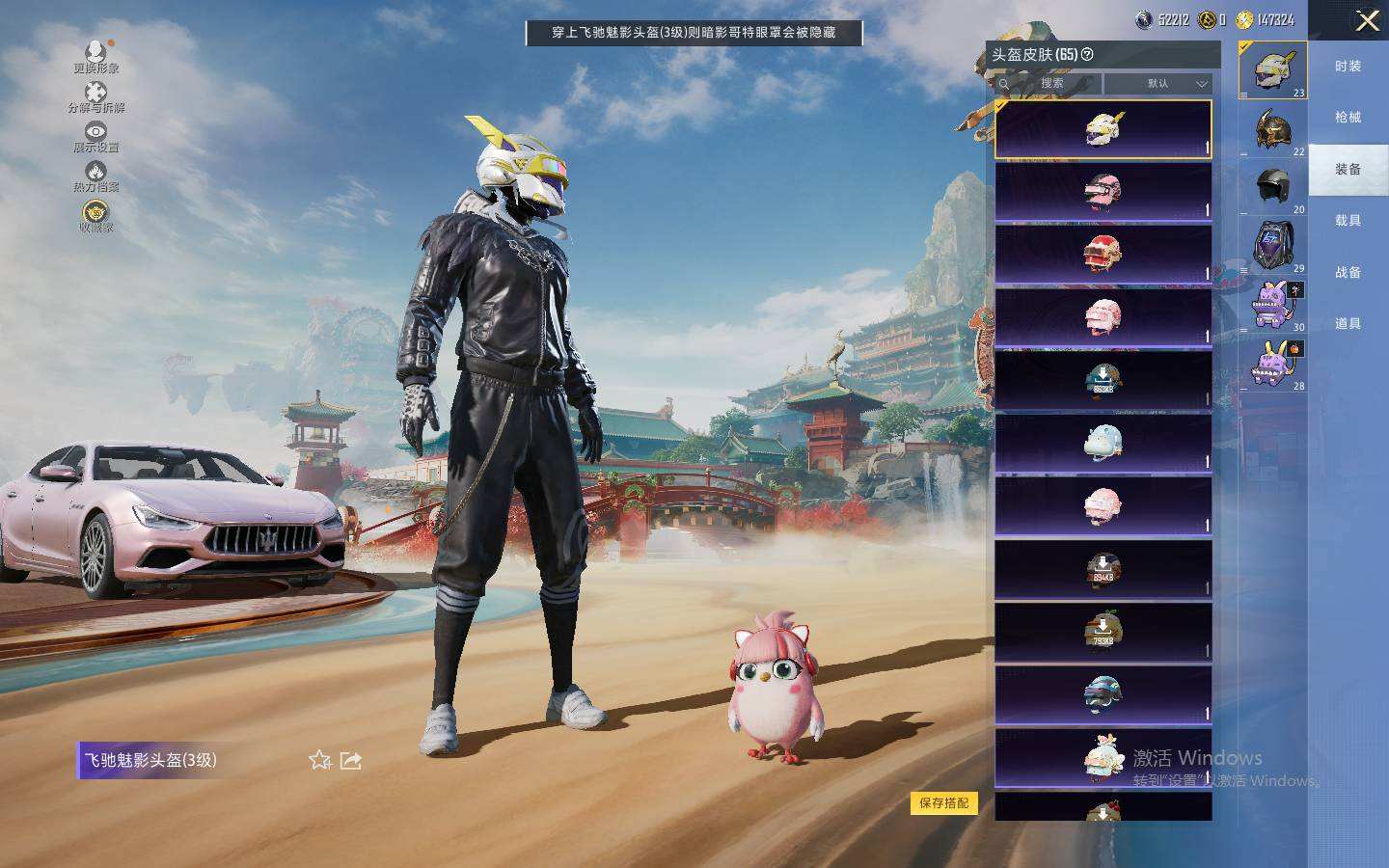Select the light blue helmet skin
The width and height of the screenshot is (1389, 868).
coord(1103,443)
